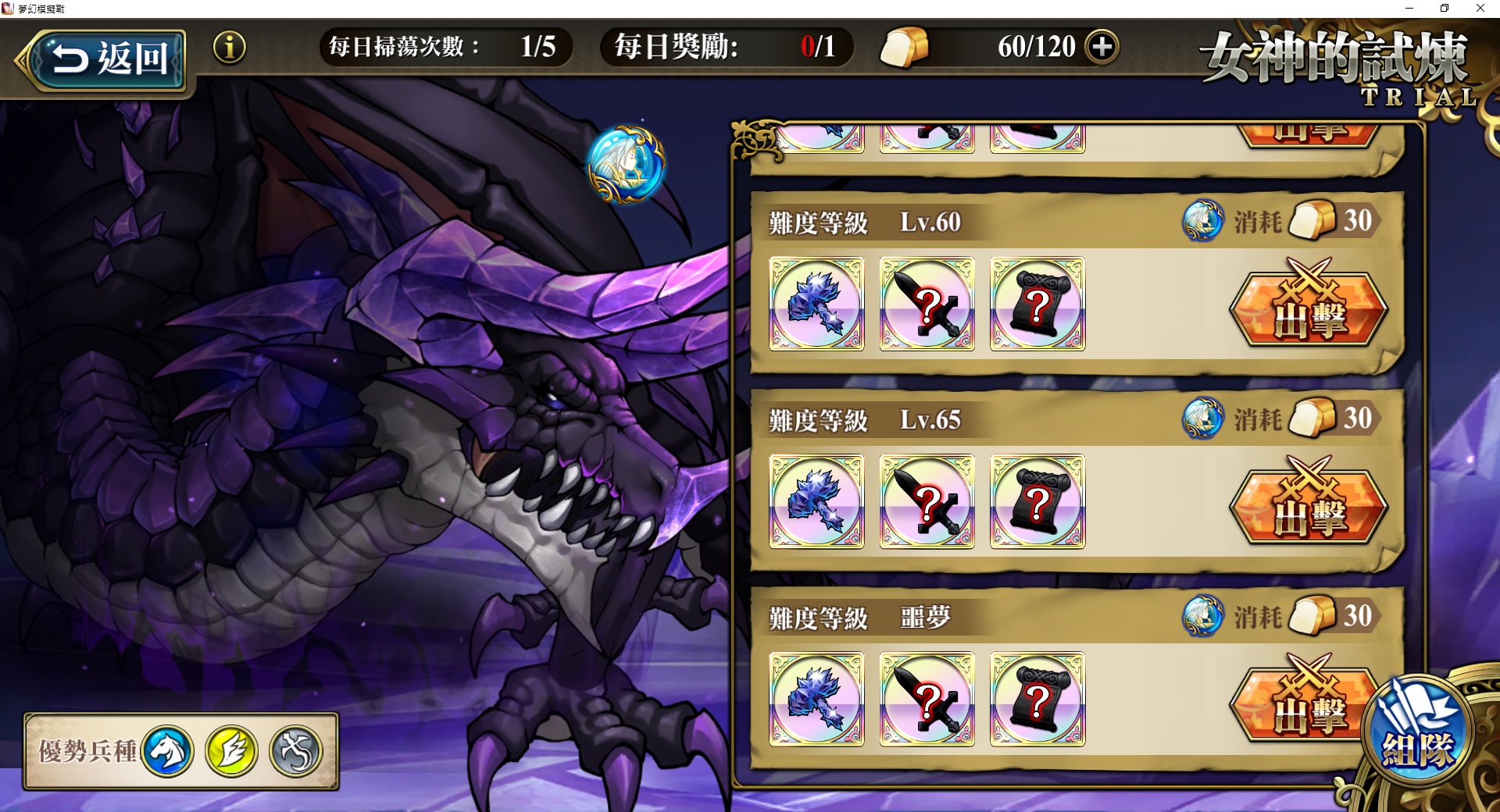Start the 噩夢 difficulty battle via 出擊
Image resolution: width=1500 pixels, height=812 pixels.
pos(1306,701)
